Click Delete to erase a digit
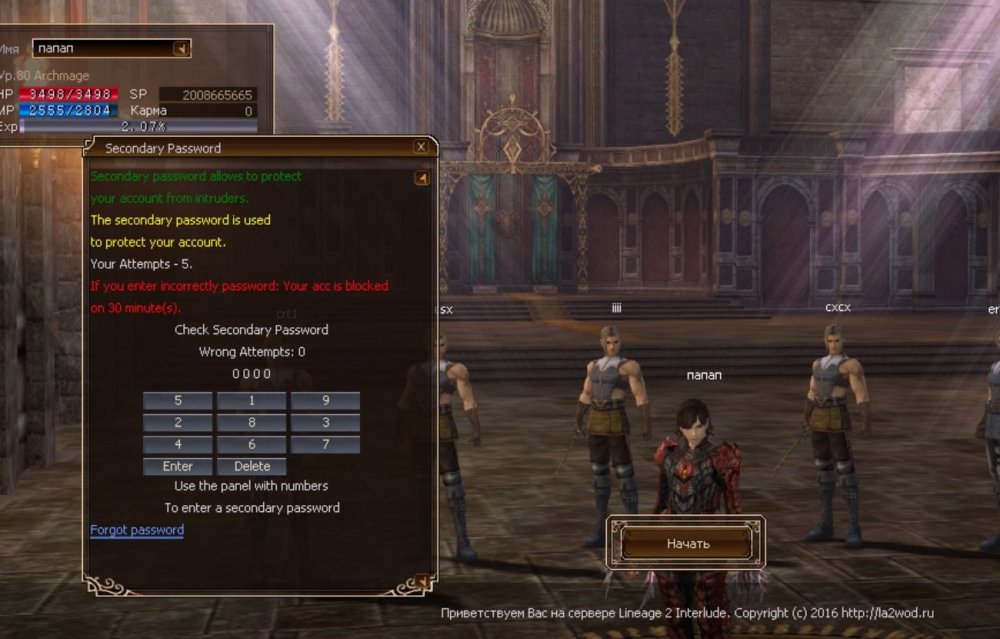Viewport: 1000px width, 639px height. click(x=252, y=466)
